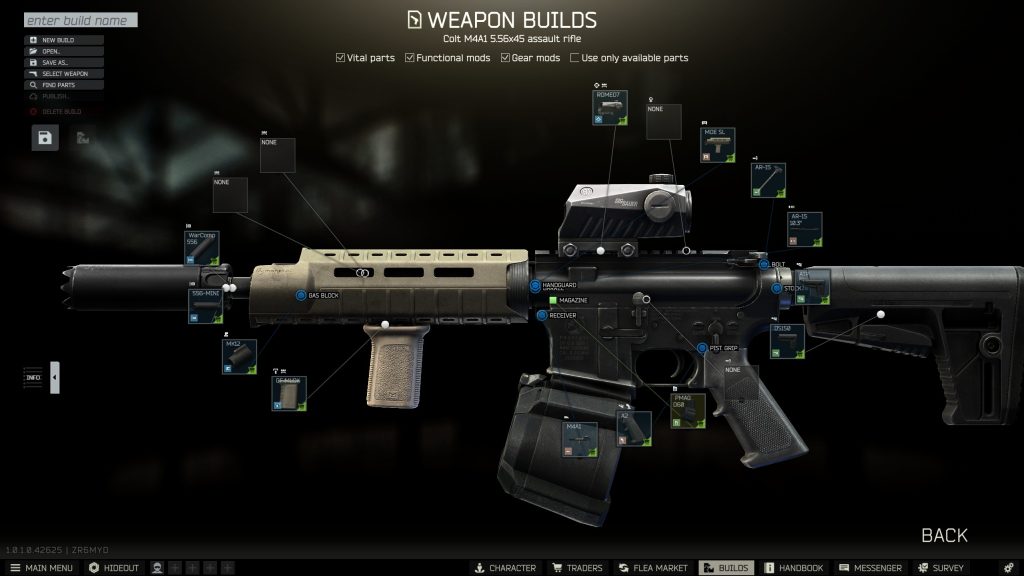This screenshot has width=1024, height=576.
Task: Open the Flea Market tab
Action: tap(651, 568)
